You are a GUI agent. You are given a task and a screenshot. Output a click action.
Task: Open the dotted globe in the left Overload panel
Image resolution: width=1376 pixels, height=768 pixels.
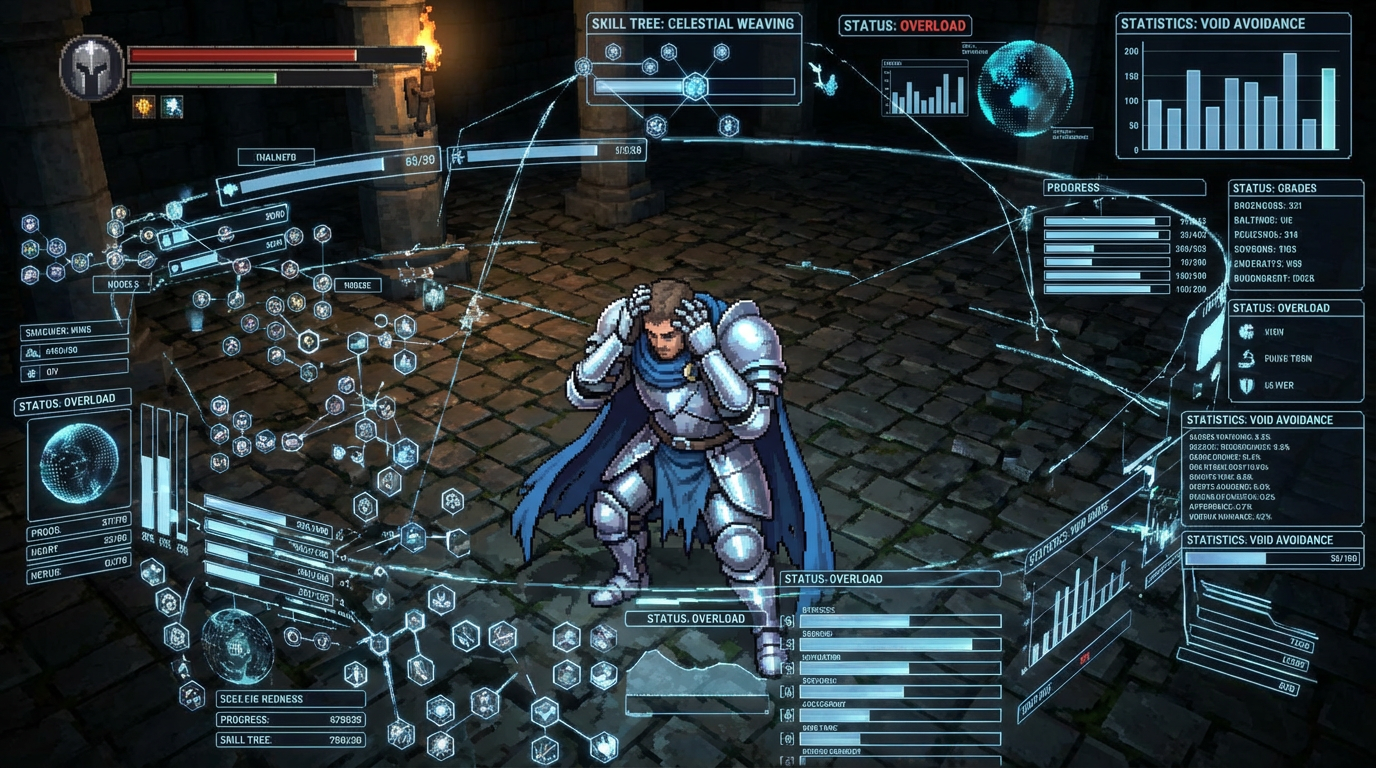point(77,463)
